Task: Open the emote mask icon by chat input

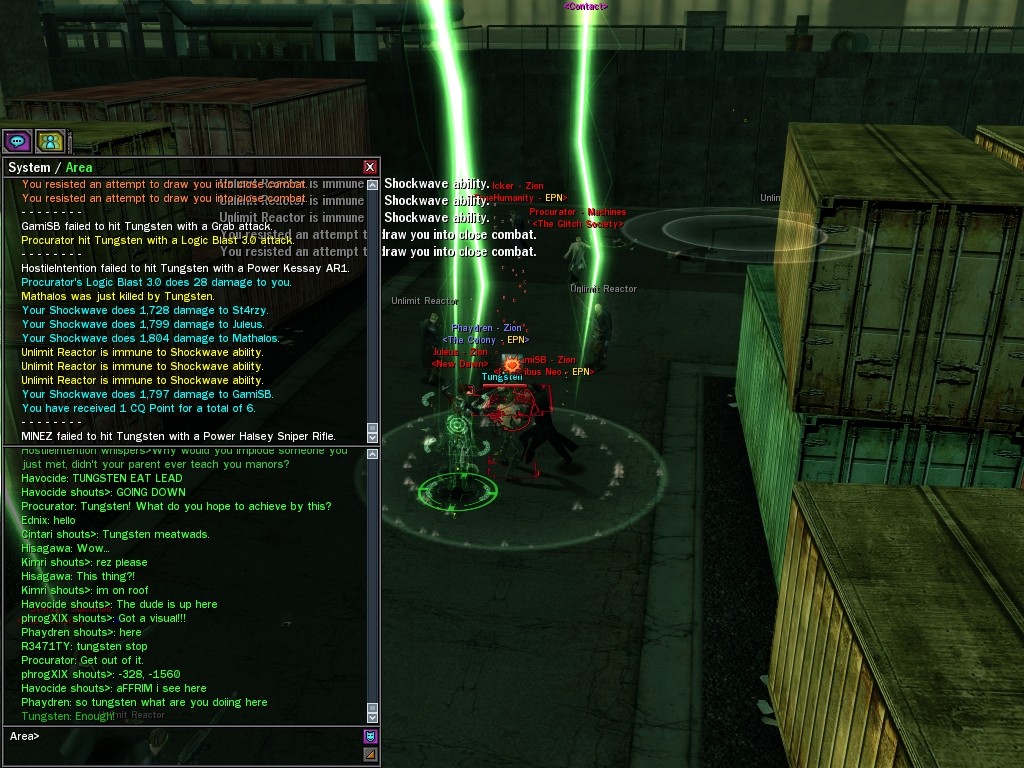Action: (x=370, y=737)
